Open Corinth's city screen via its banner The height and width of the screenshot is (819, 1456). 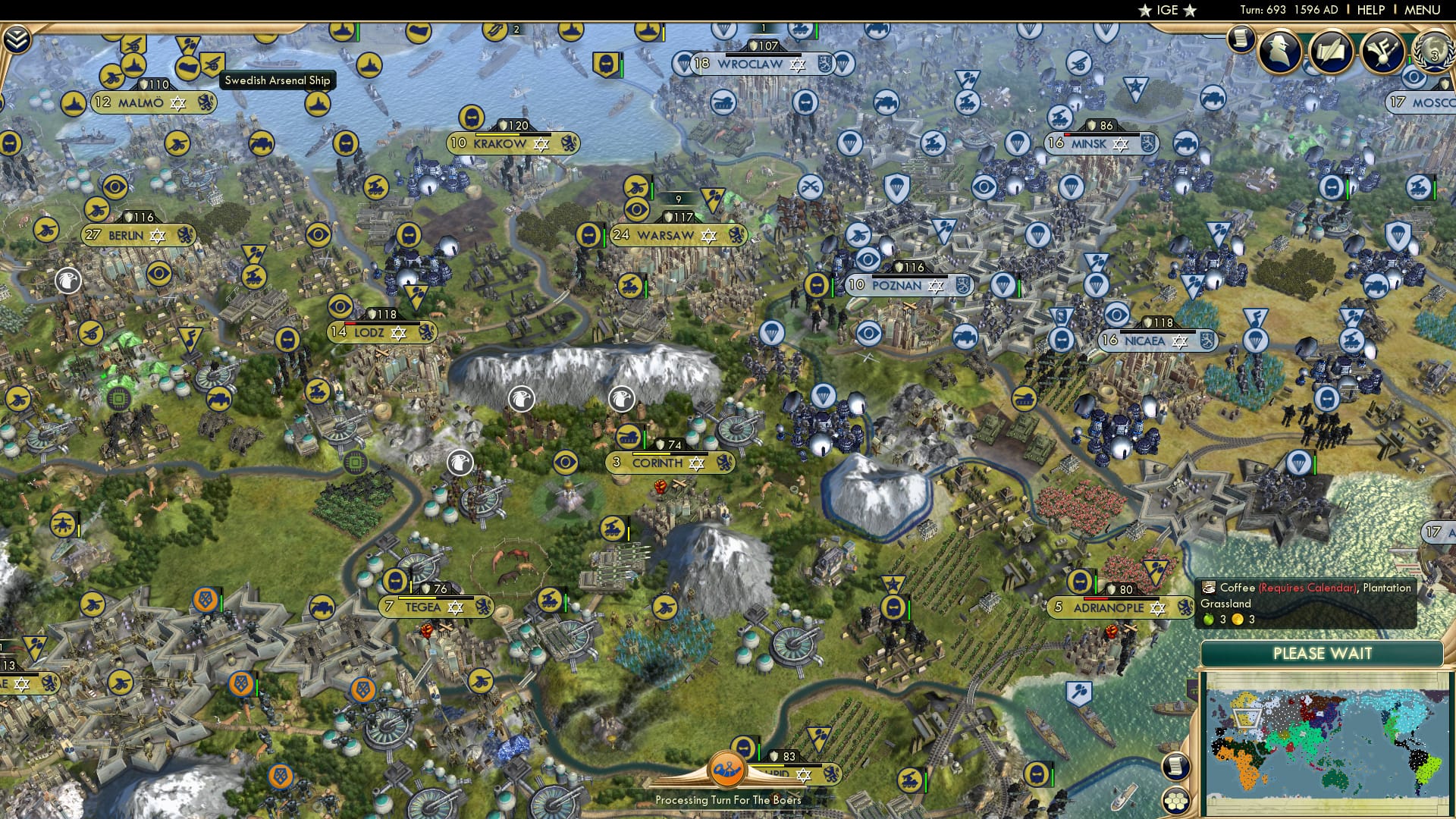point(657,463)
